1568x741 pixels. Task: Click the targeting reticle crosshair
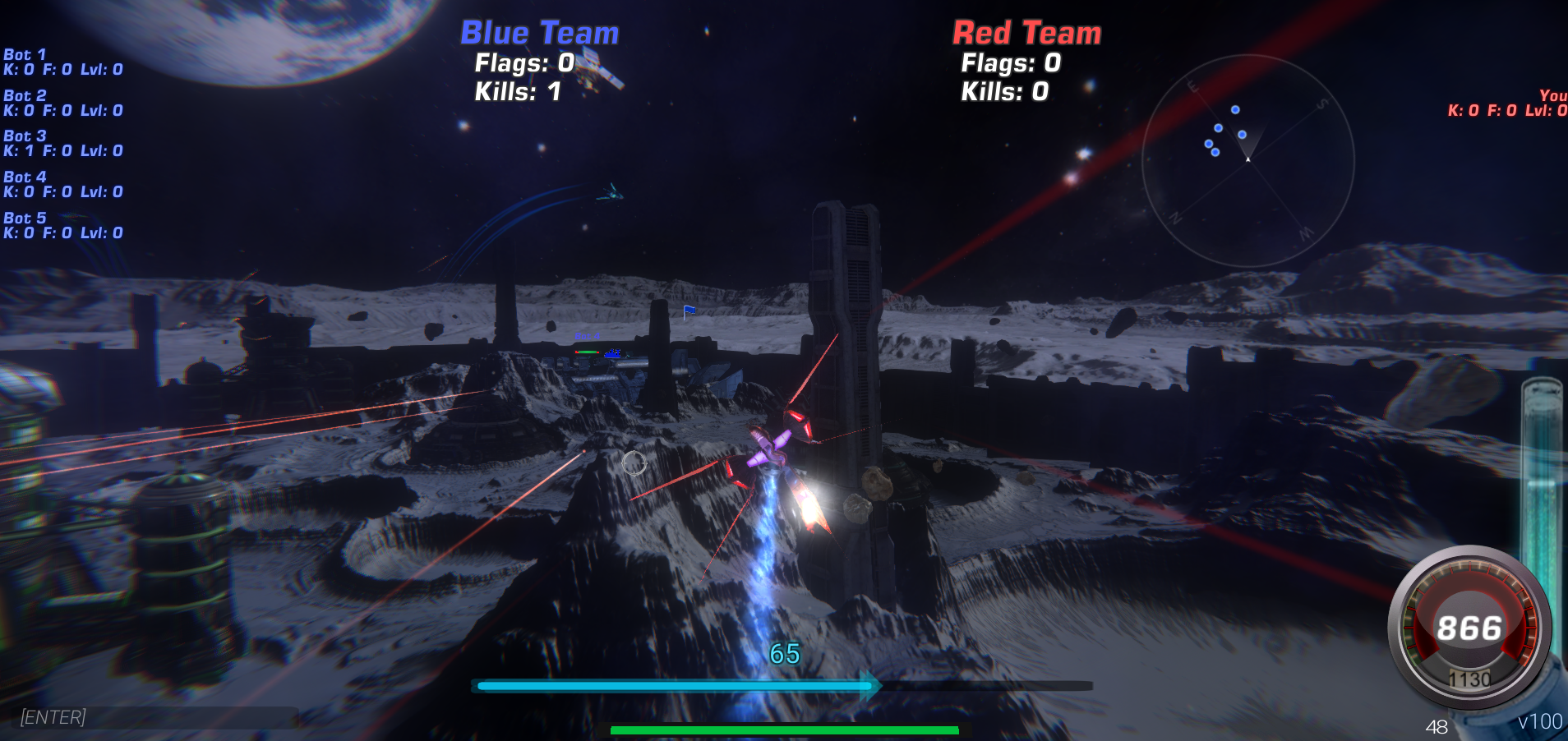coord(633,464)
